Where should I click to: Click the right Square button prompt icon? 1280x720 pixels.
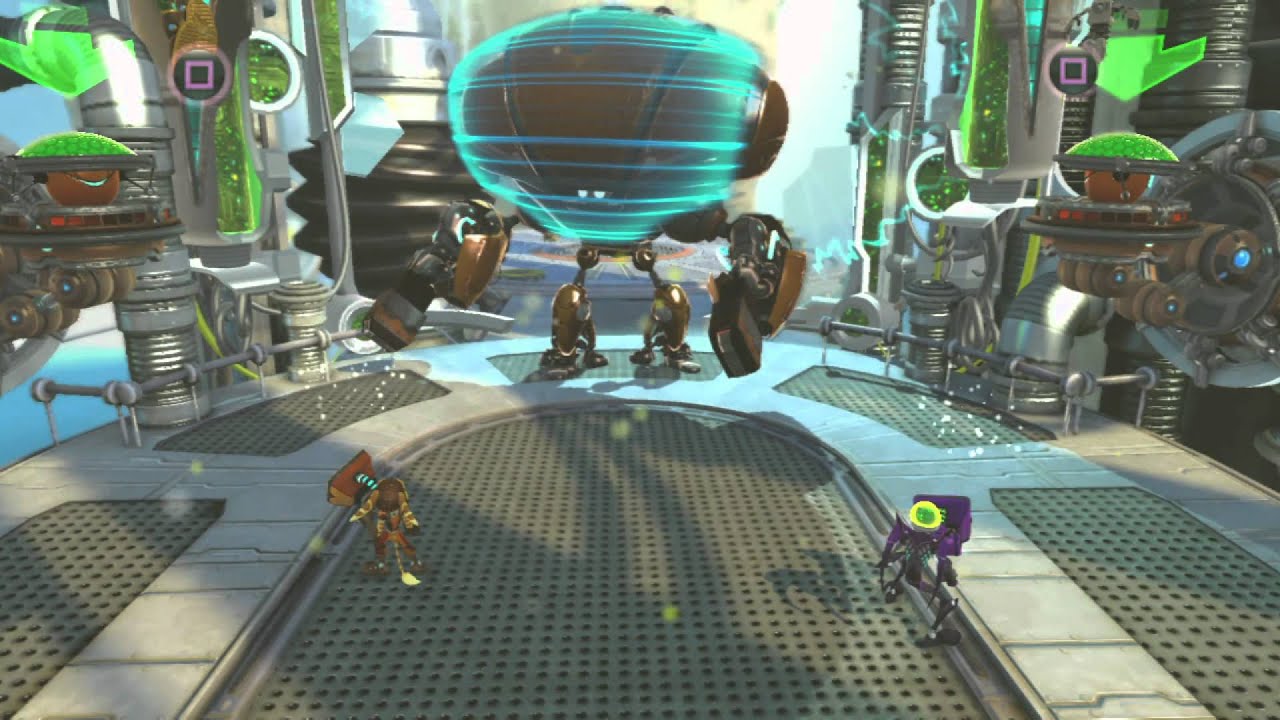[x=1074, y=70]
